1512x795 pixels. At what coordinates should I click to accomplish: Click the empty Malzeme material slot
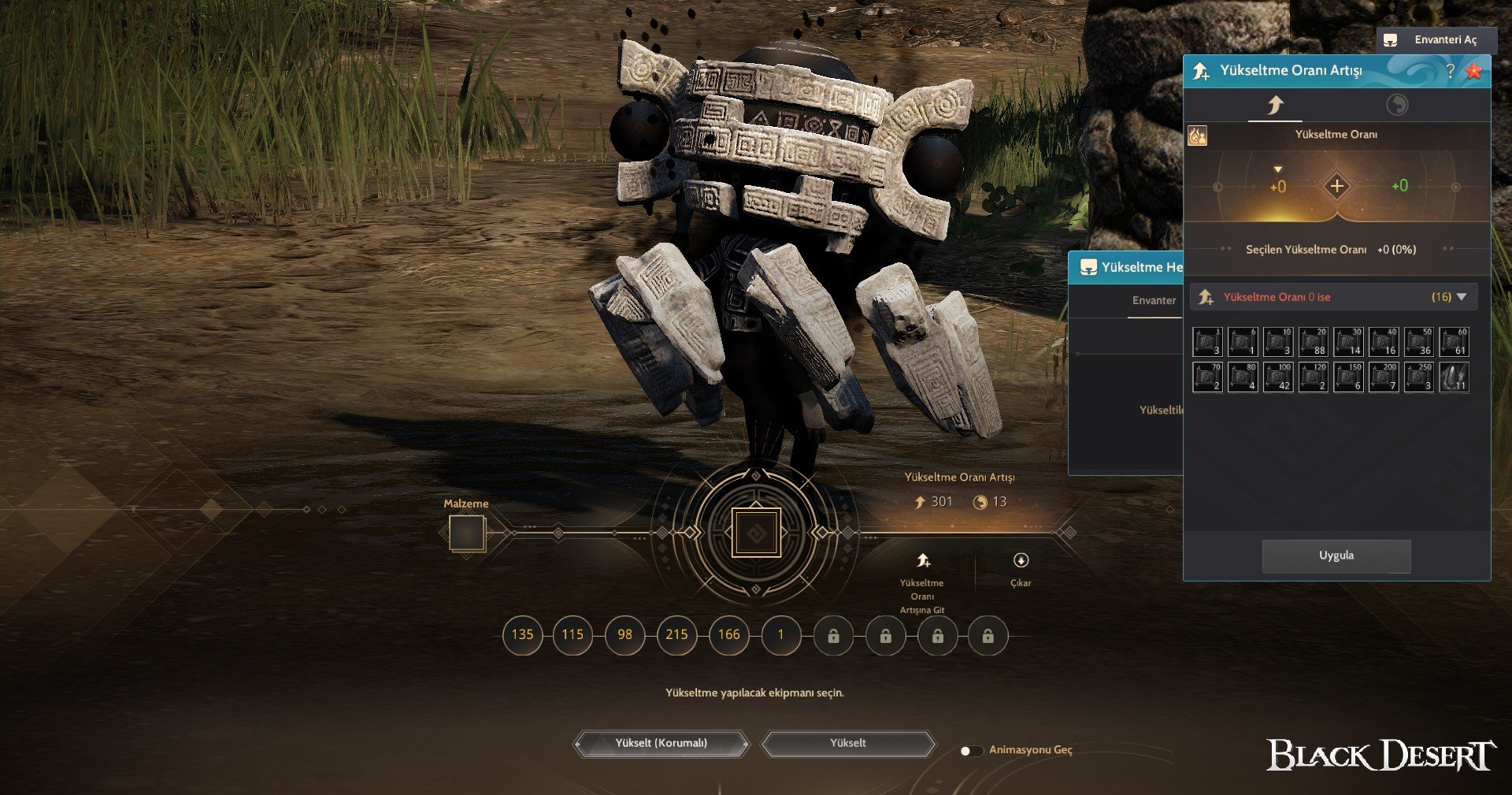(467, 533)
